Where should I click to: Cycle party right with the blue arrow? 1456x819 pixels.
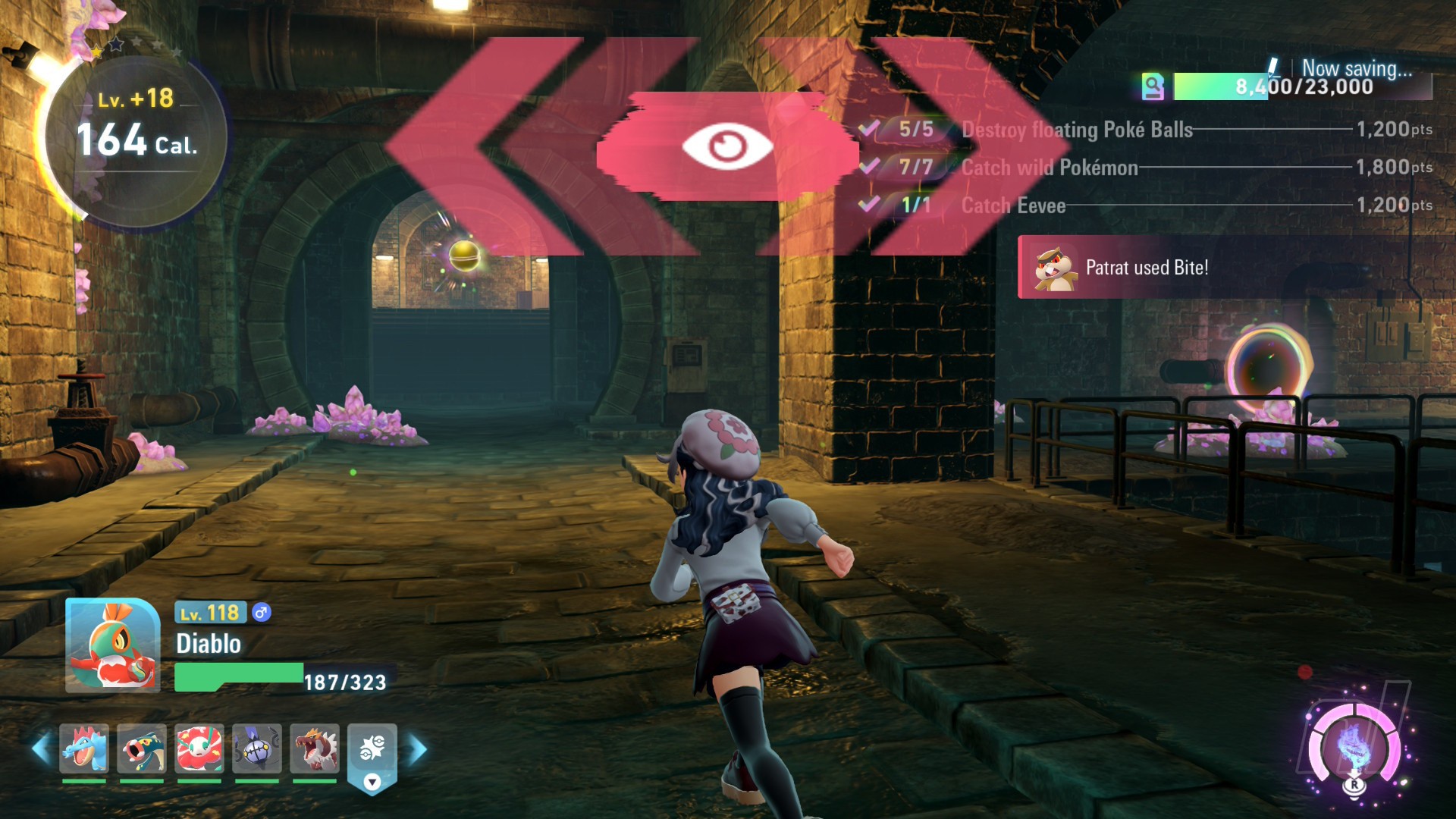point(418,749)
